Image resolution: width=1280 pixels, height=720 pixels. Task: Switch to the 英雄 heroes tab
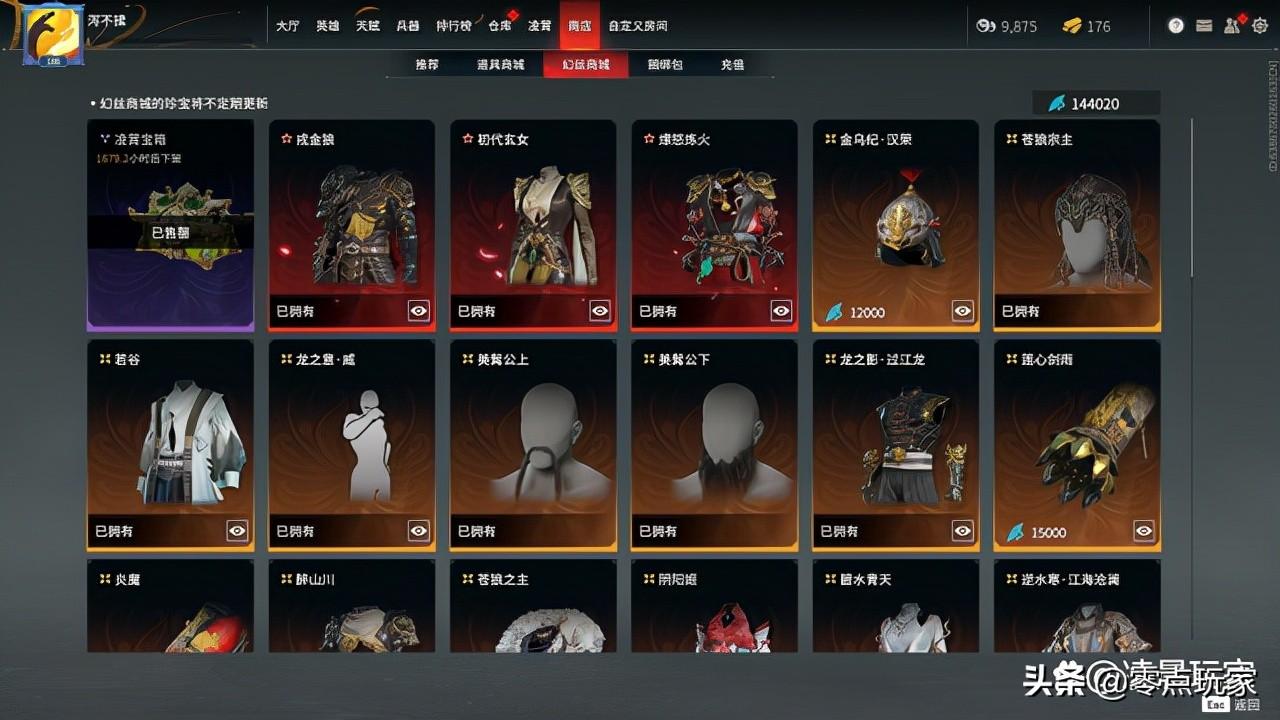(x=328, y=26)
